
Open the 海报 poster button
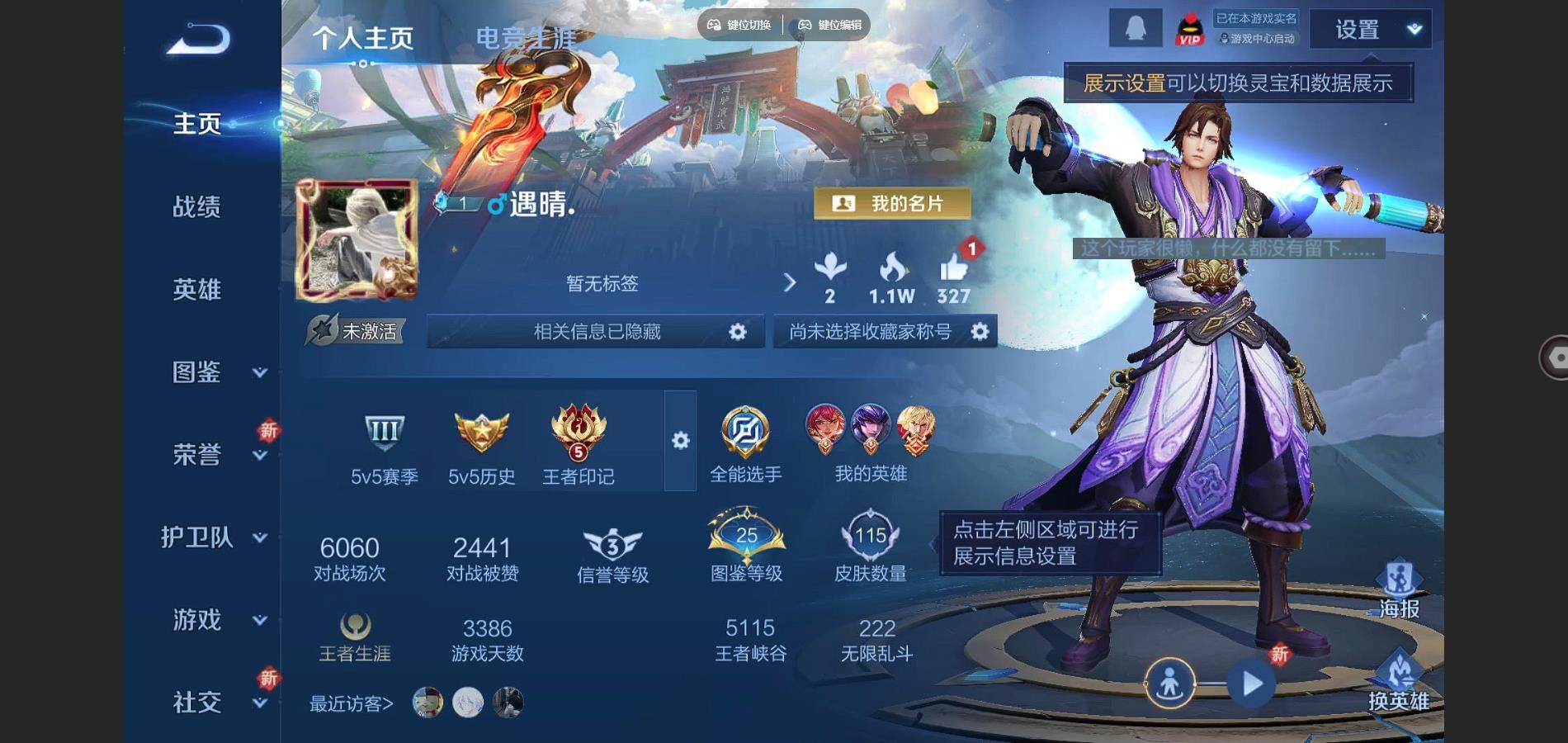tap(1399, 589)
